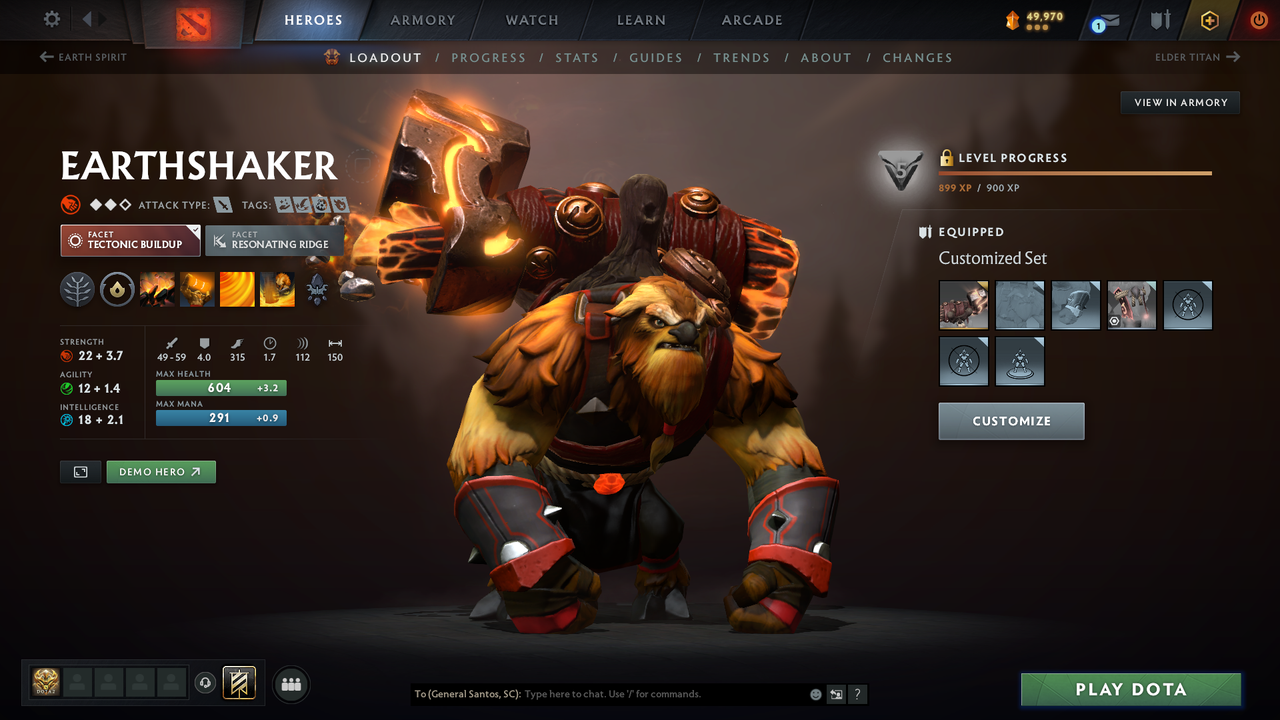
Task: Check the mail notification envelope icon
Action: [1106, 19]
